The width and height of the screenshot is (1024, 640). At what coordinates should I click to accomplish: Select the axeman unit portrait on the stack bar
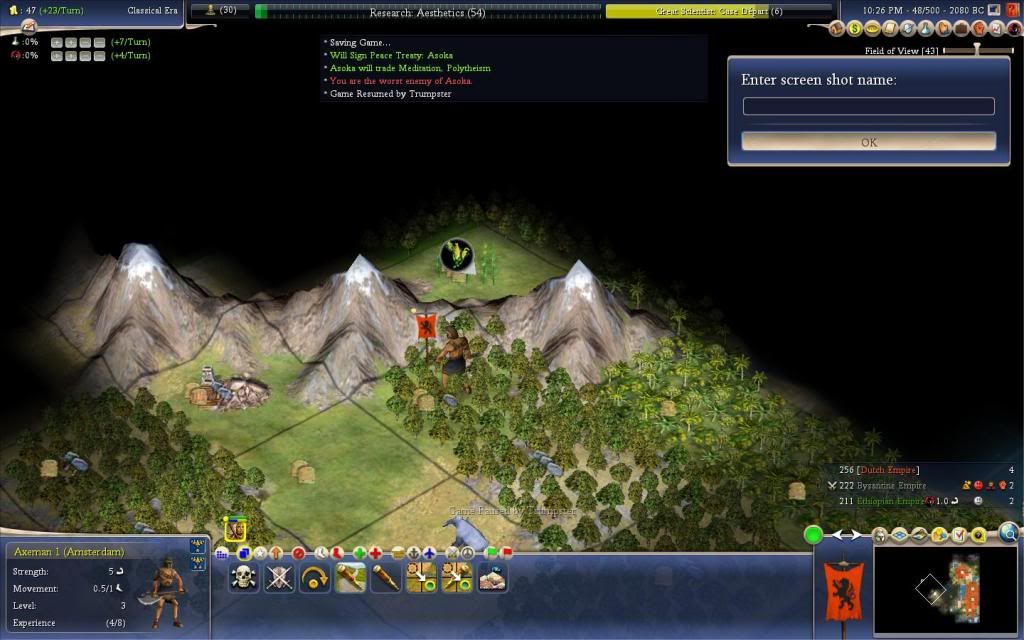tap(236, 526)
